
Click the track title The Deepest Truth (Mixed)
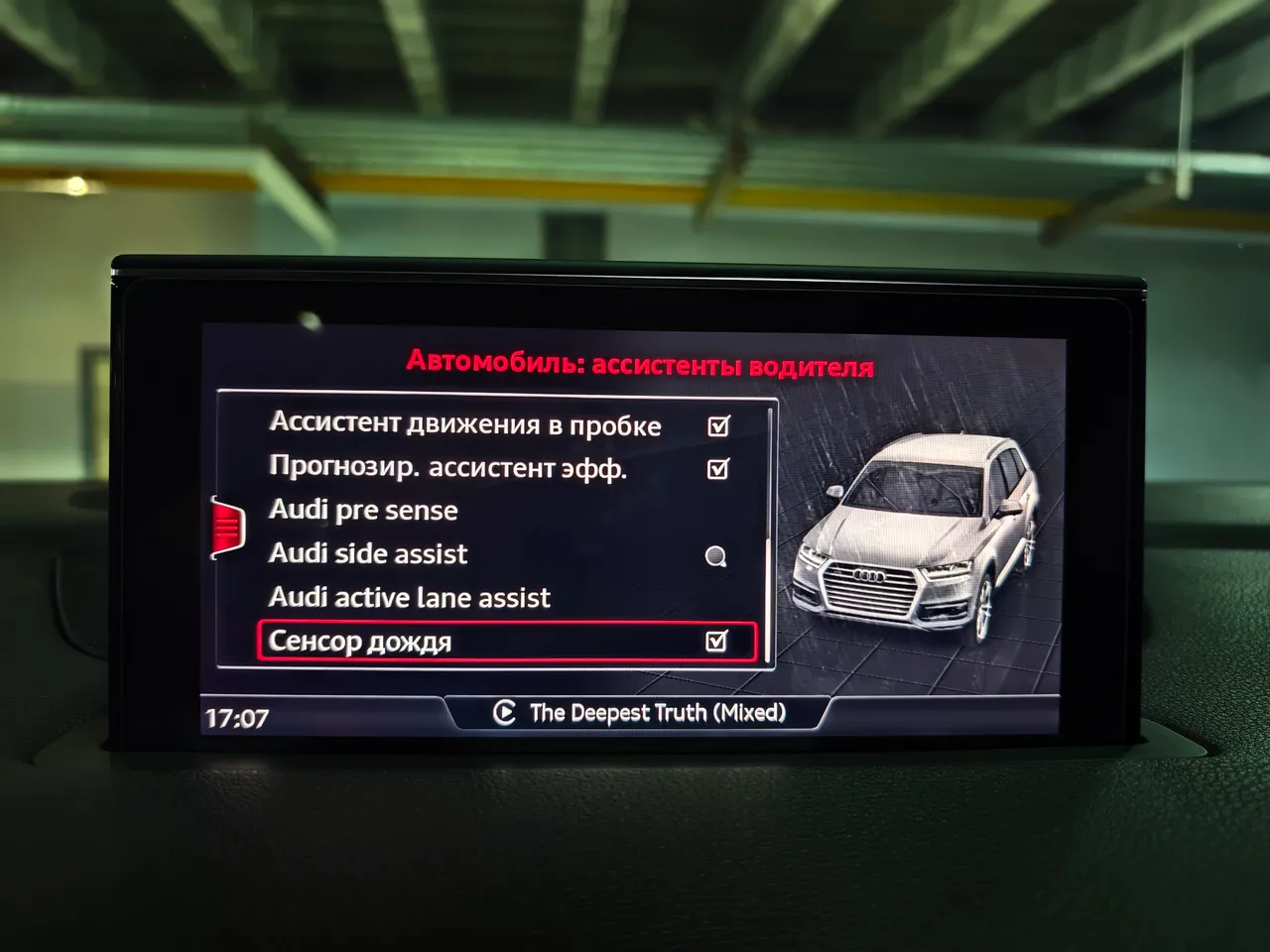click(658, 712)
